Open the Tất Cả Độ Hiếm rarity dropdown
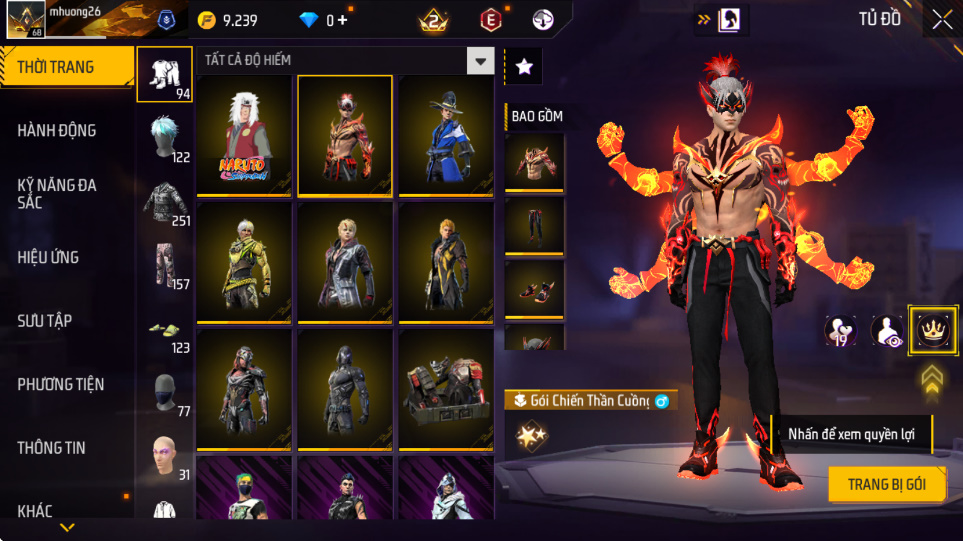Image resolution: width=963 pixels, height=541 pixels. pos(481,61)
